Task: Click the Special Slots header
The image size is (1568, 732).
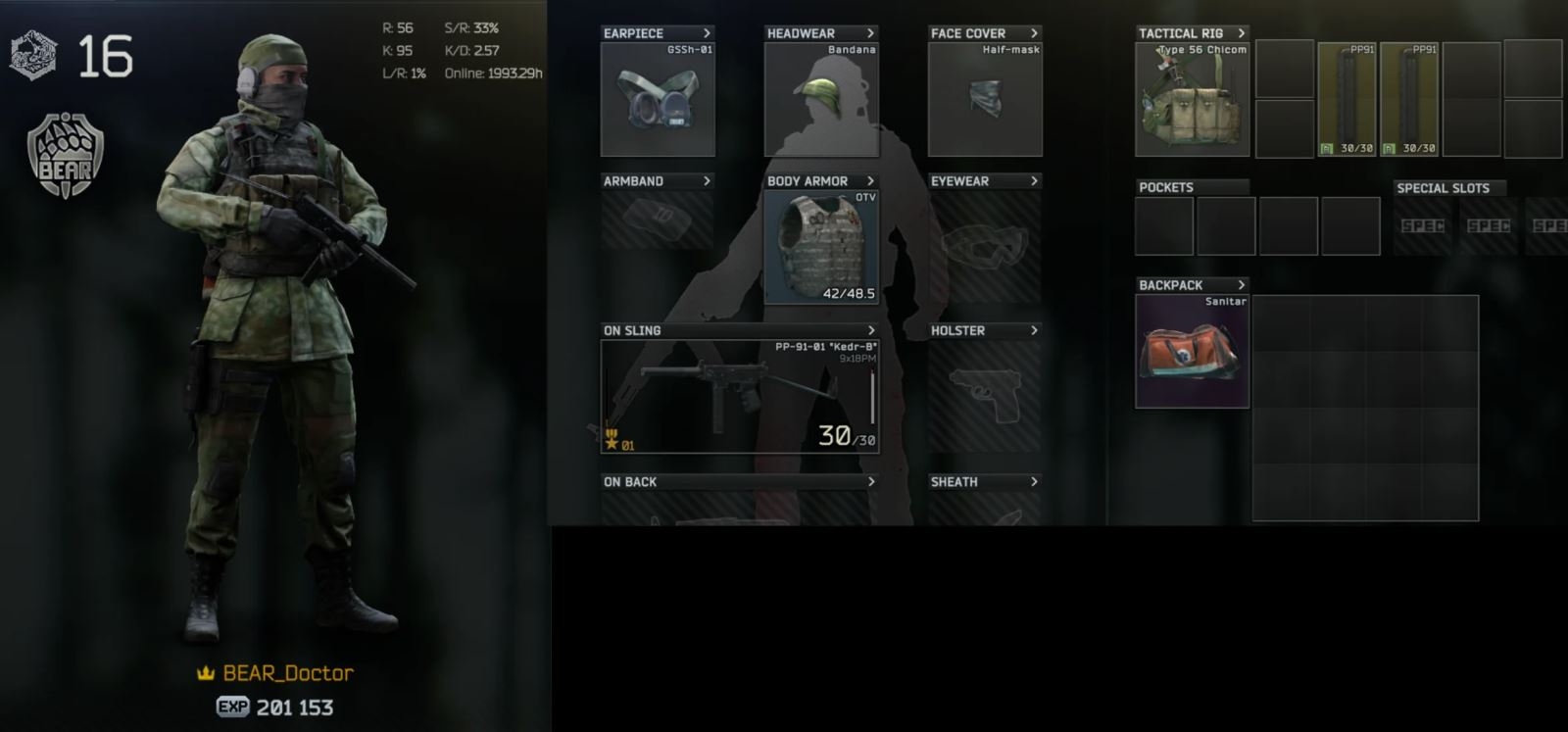Action: [1447, 188]
